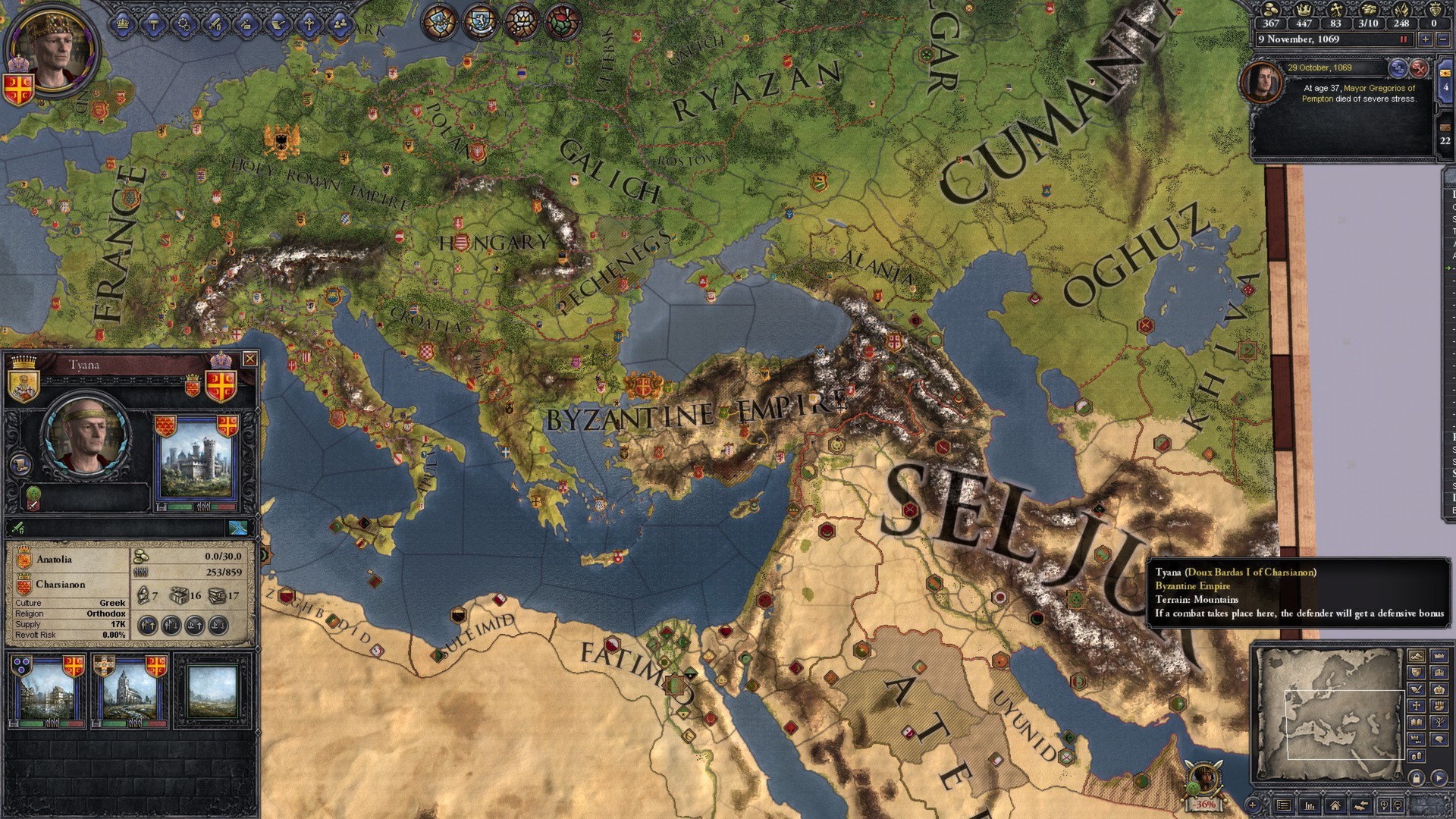Zoom in with the magnifier plus icon

pyautogui.click(x=1384, y=805)
